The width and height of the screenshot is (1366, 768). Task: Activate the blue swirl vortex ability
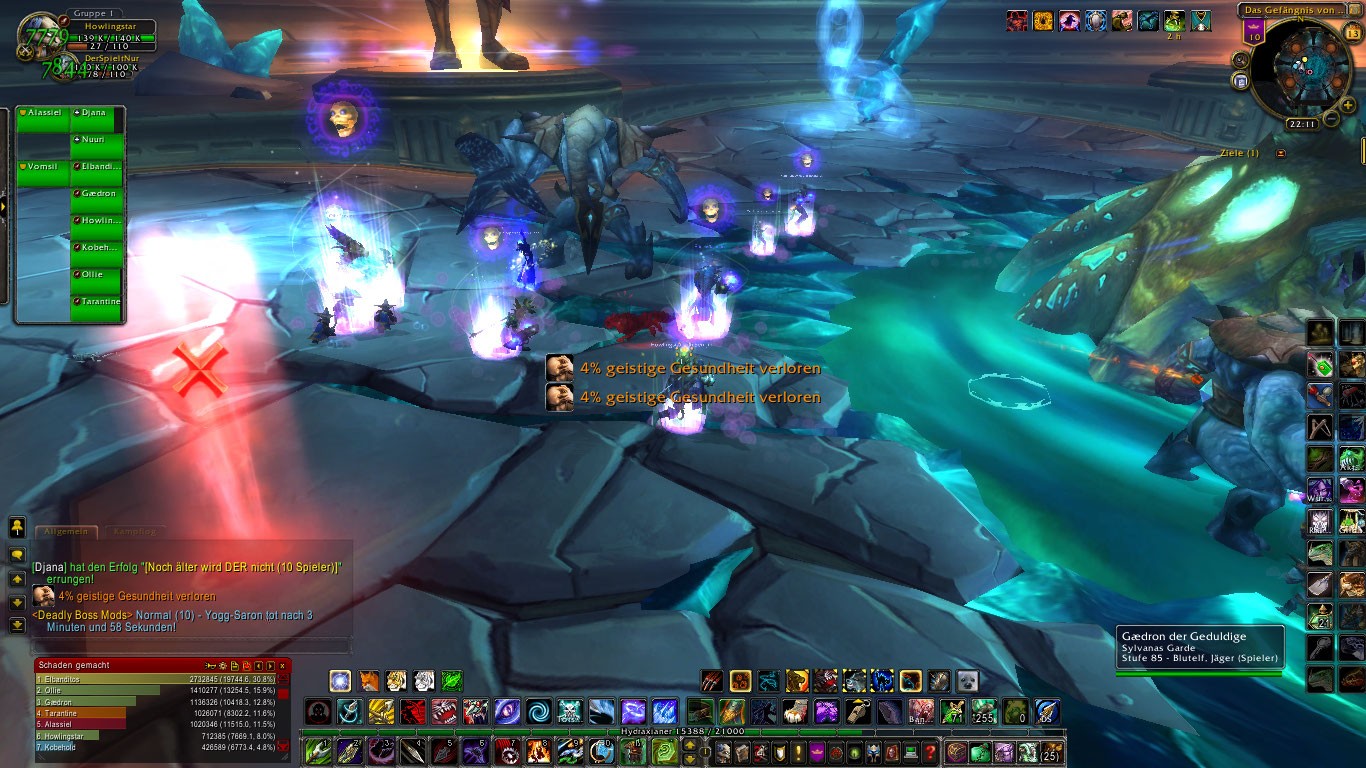pos(538,712)
